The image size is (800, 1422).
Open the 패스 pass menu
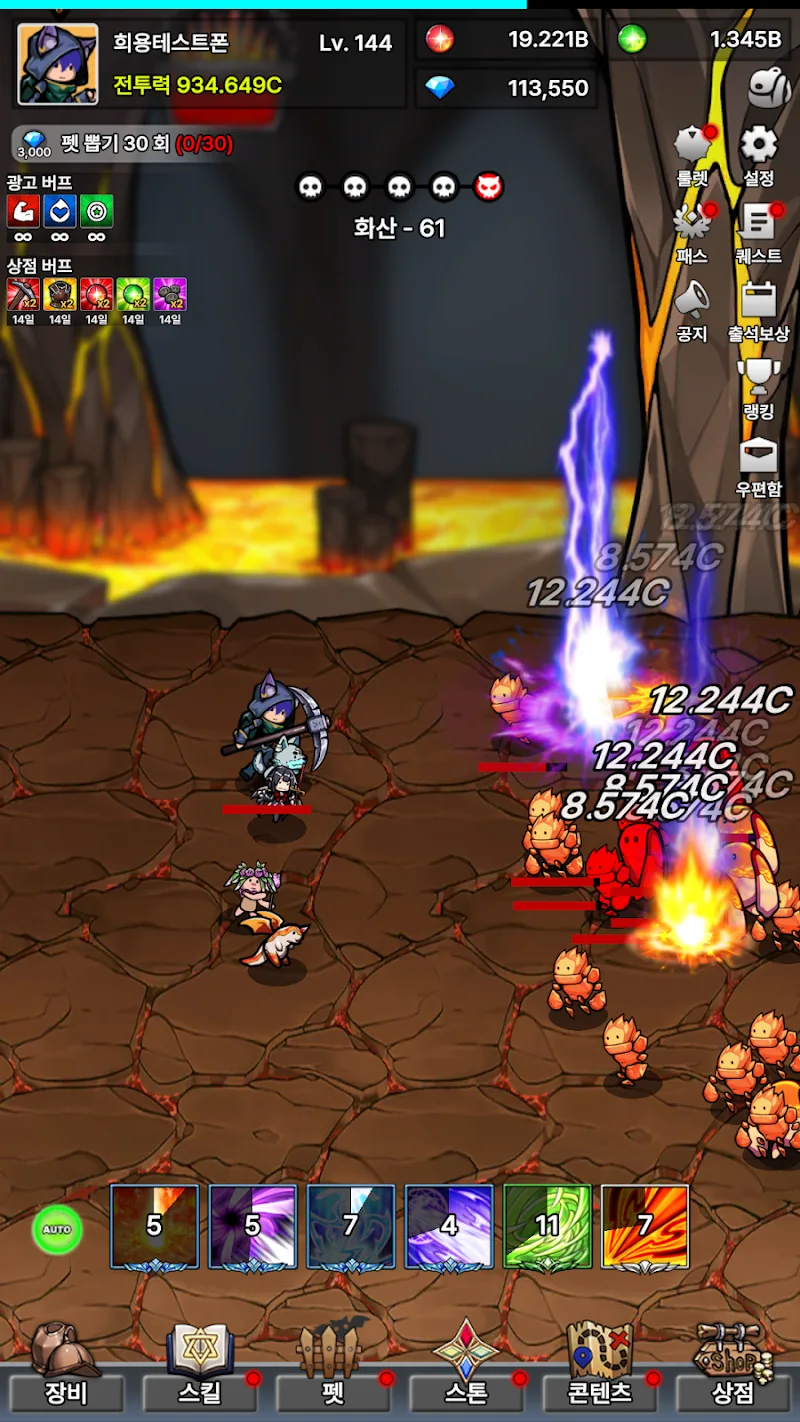[692, 230]
